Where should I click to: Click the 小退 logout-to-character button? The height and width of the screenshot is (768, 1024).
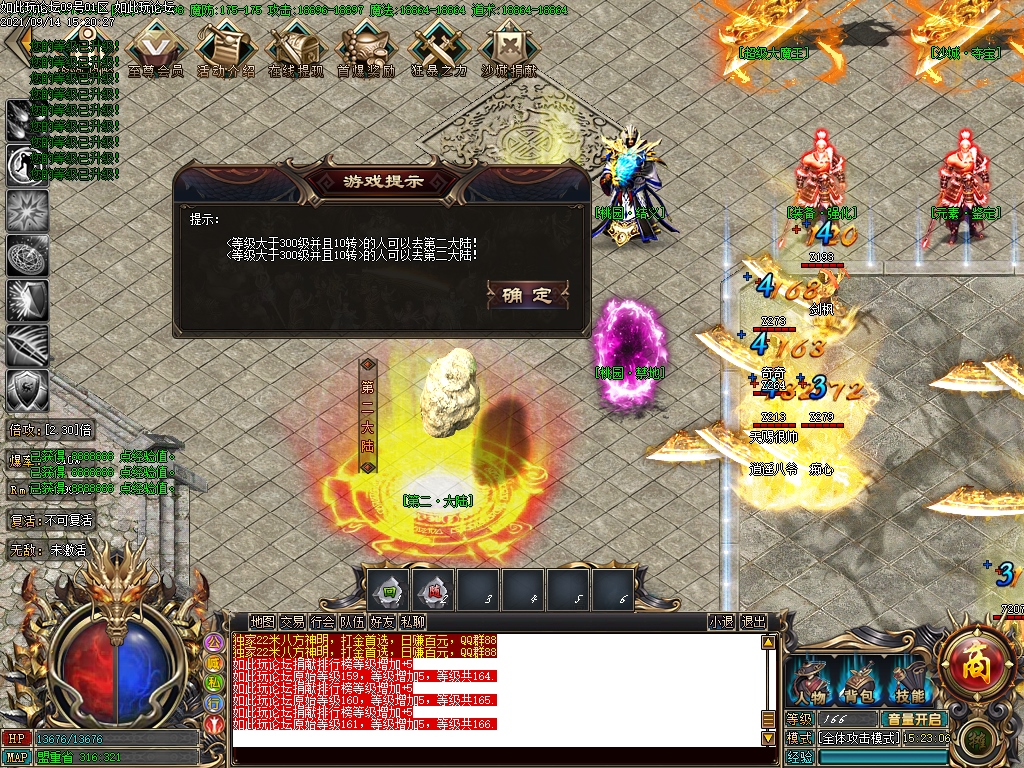(x=721, y=622)
